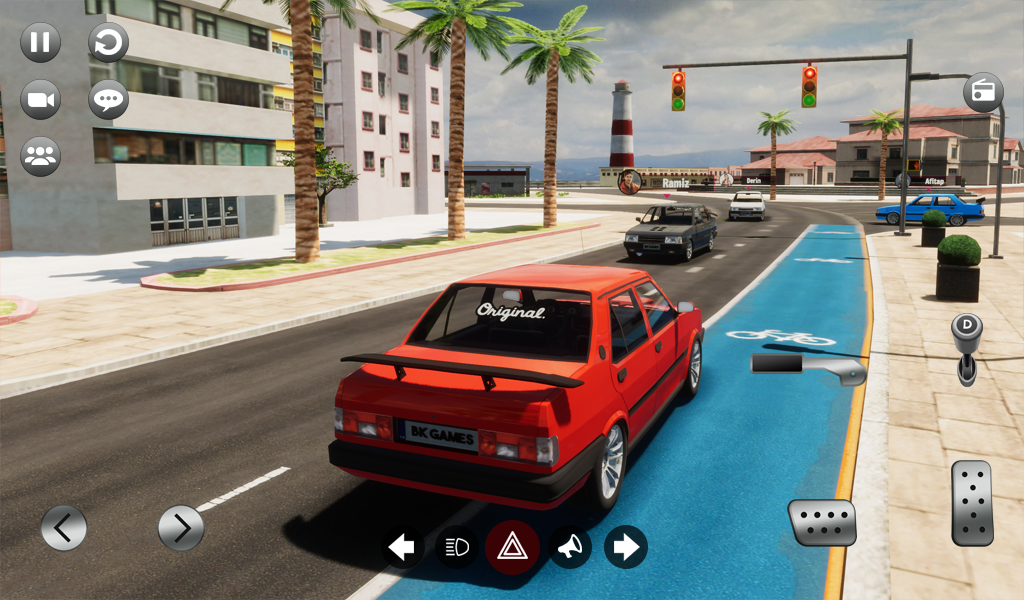Tap the circular reset arrow button

(108, 43)
